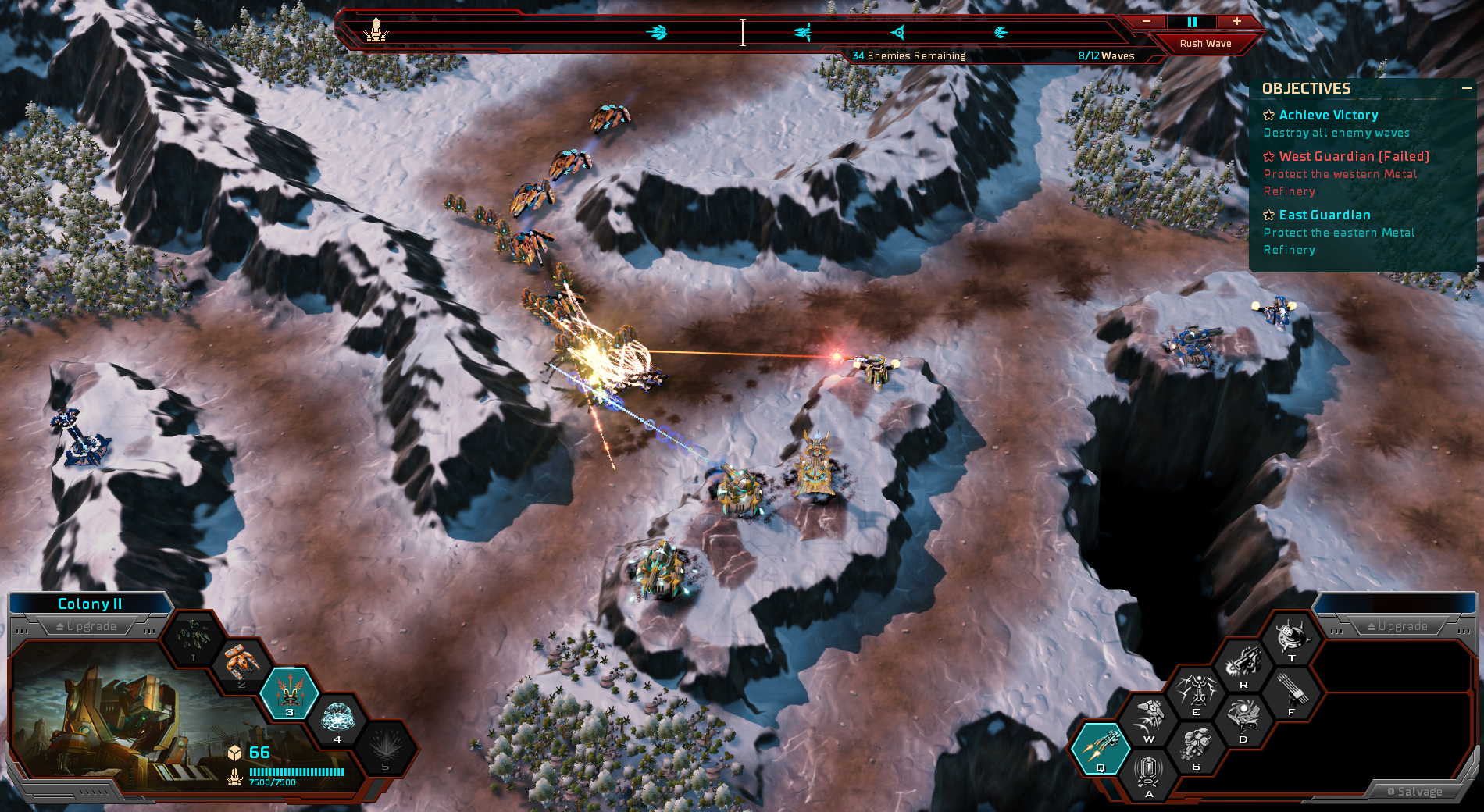Click the Salvage button
1484x812 pixels.
[1414, 792]
